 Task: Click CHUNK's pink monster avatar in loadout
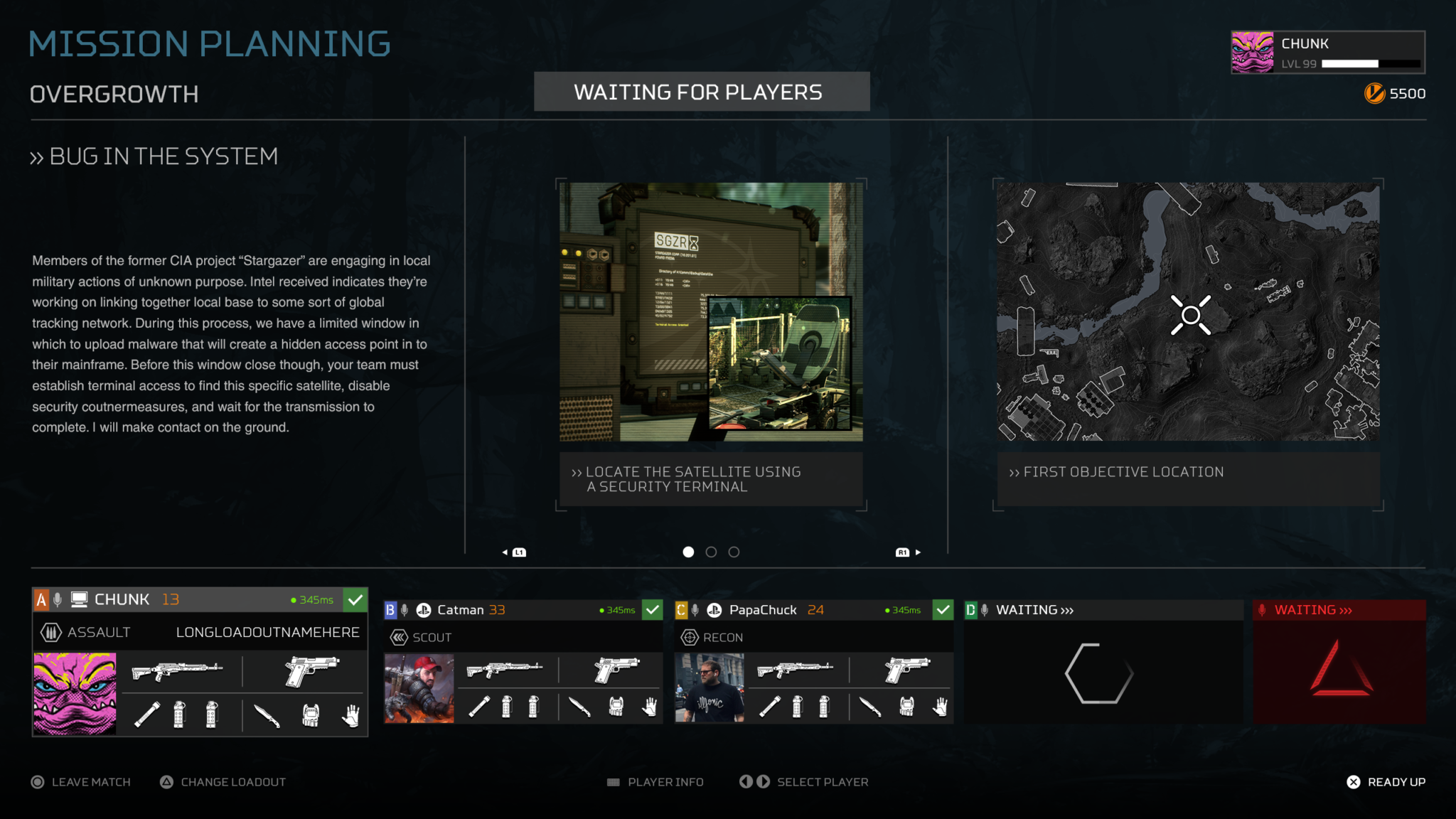(x=75, y=694)
